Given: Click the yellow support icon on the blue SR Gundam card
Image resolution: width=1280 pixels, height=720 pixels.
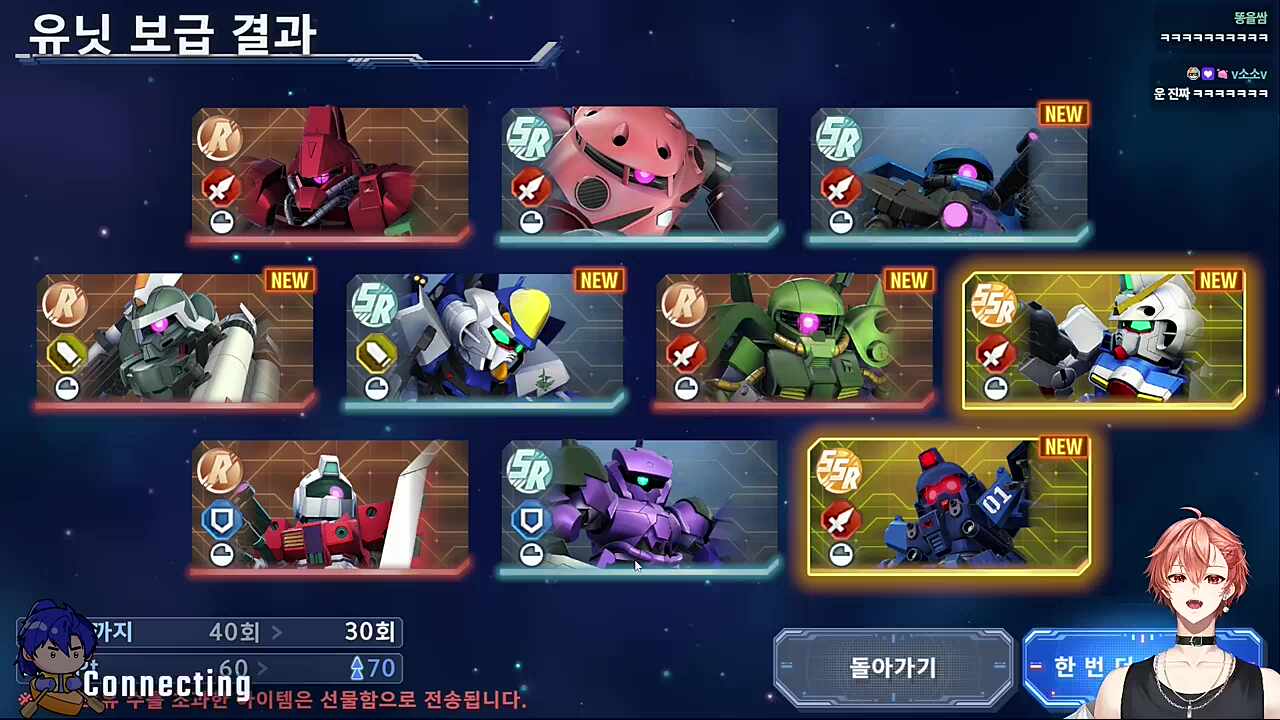Looking at the screenshot, I should click(x=376, y=353).
